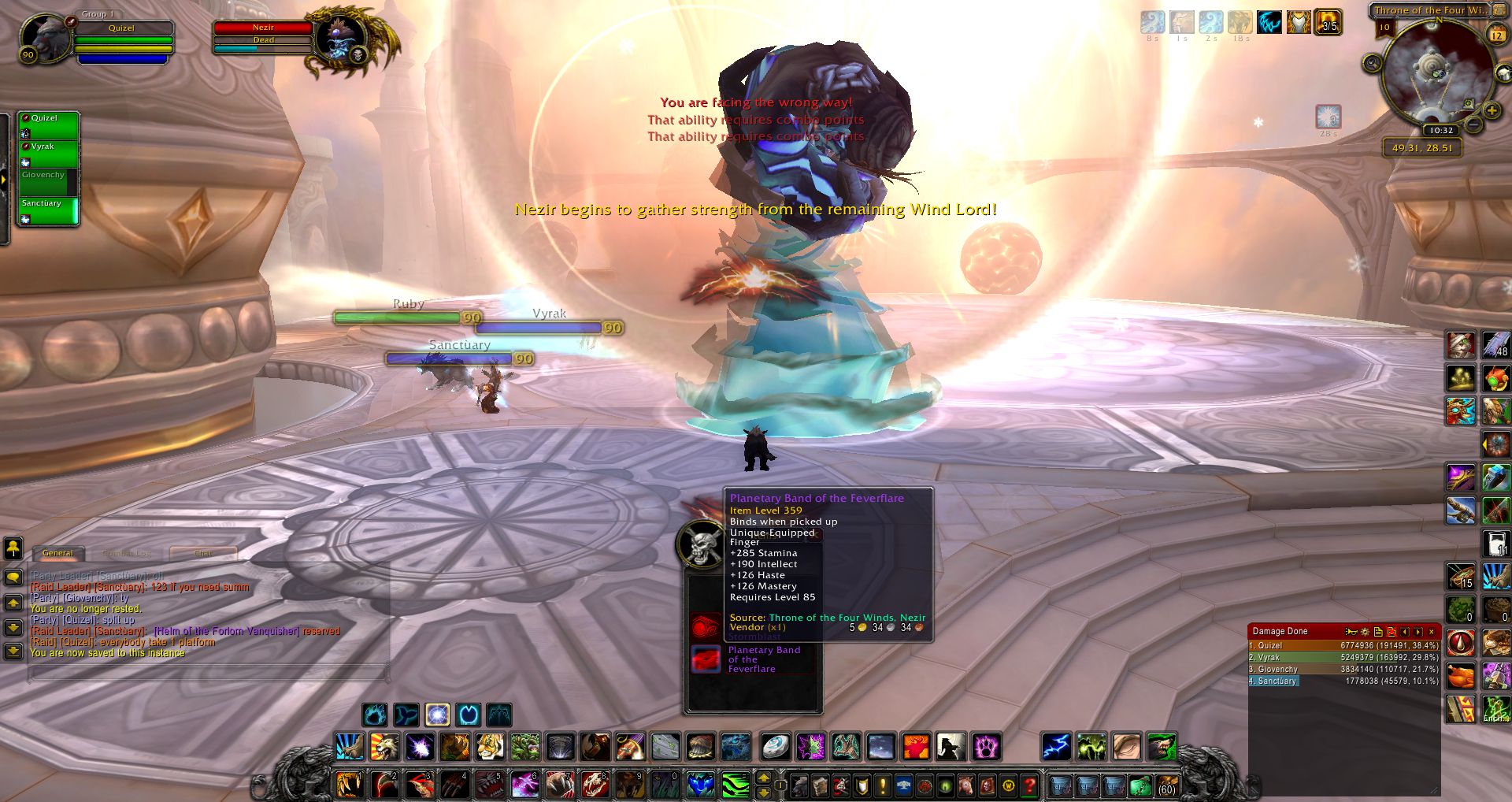
Task: Open the Combat Log tab
Action: point(127,553)
